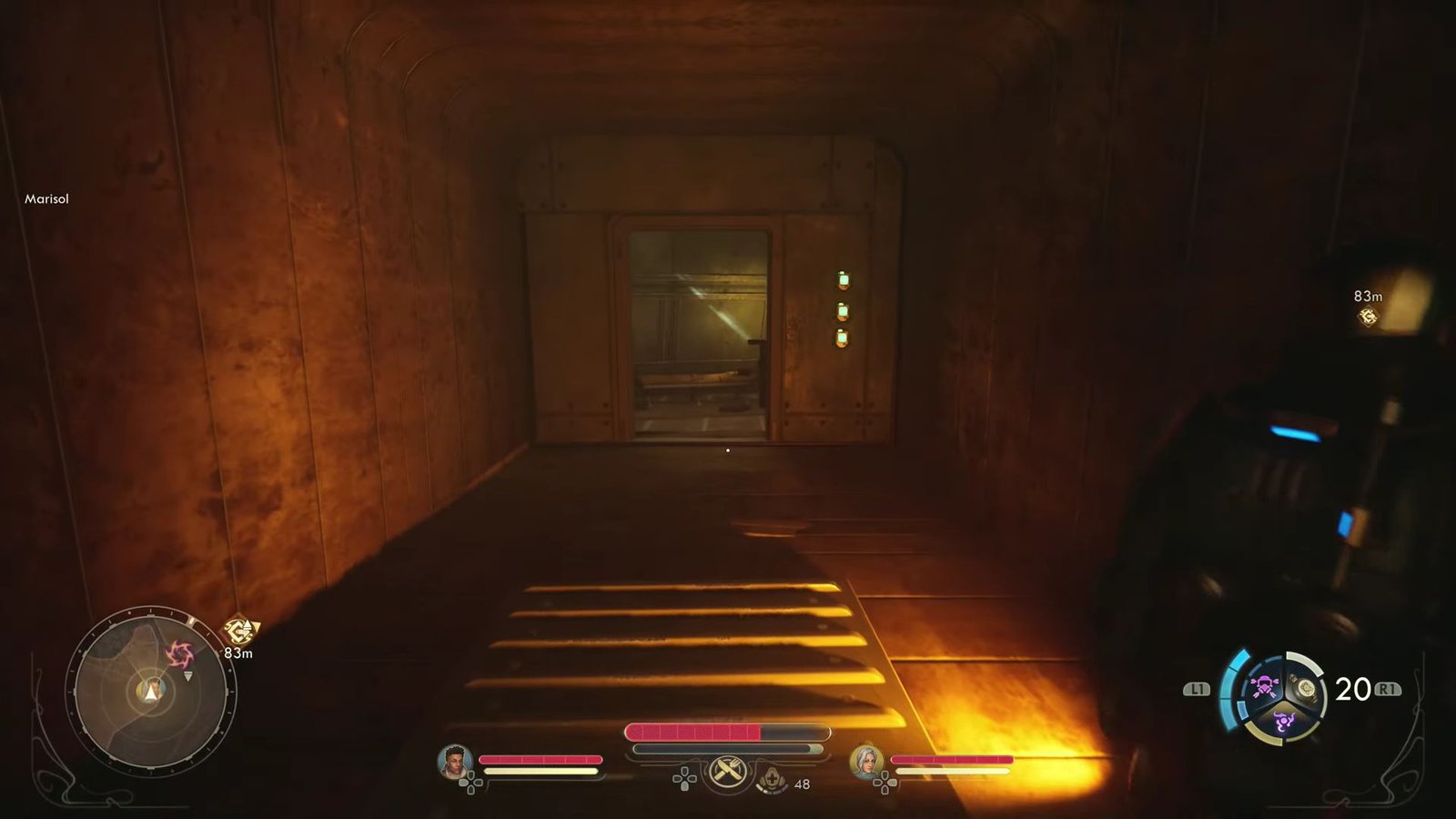Click the crosshair dot at screen center
Viewport: 1456px width, 819px height.
[728, 450]
